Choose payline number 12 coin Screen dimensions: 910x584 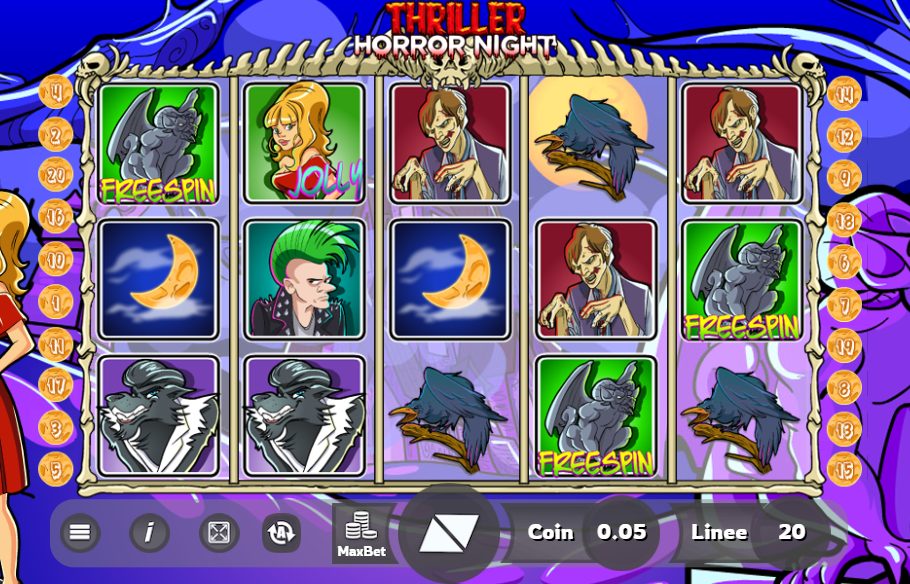tap(845, 135)
